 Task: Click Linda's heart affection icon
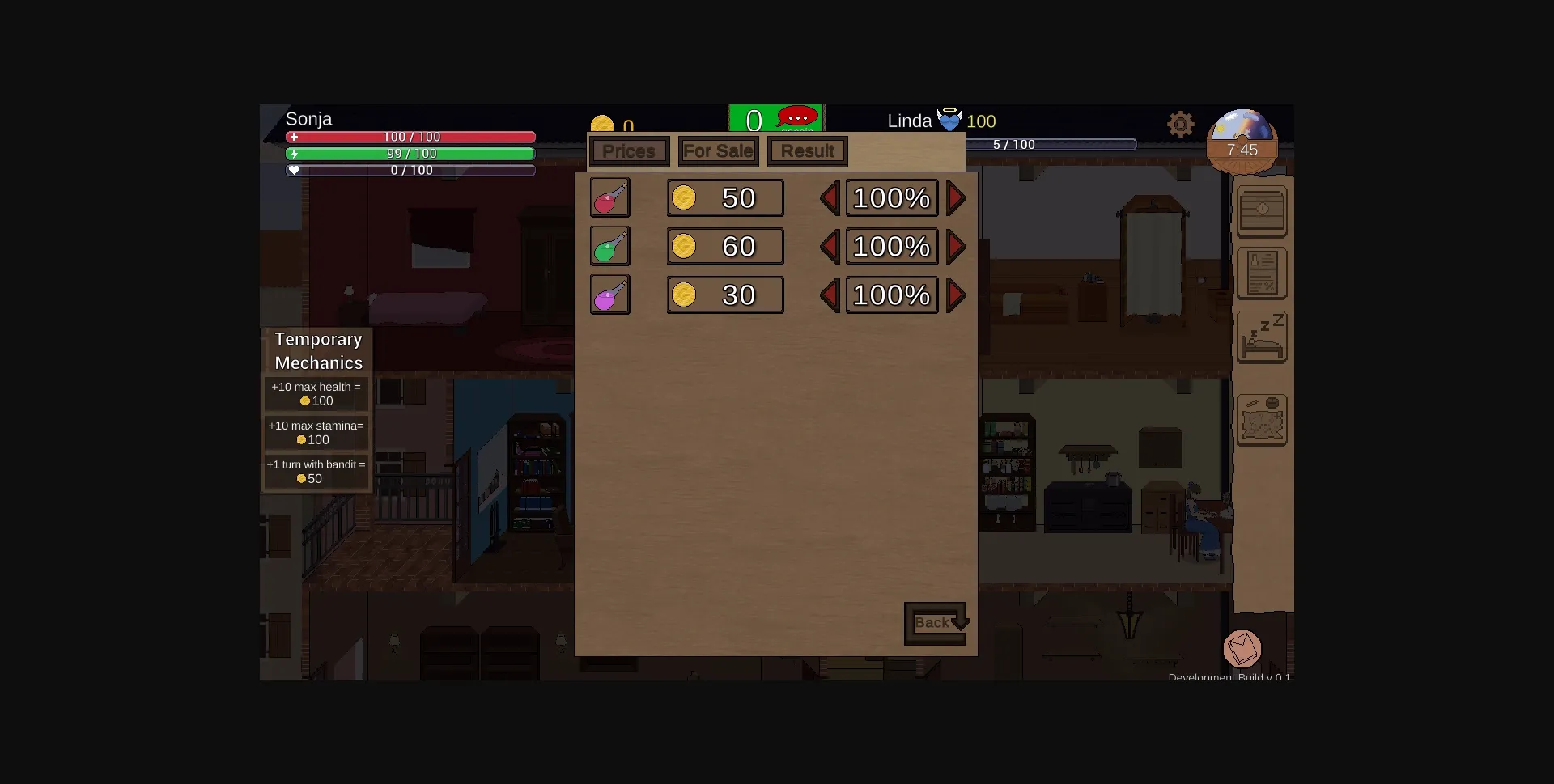[949, 120]
